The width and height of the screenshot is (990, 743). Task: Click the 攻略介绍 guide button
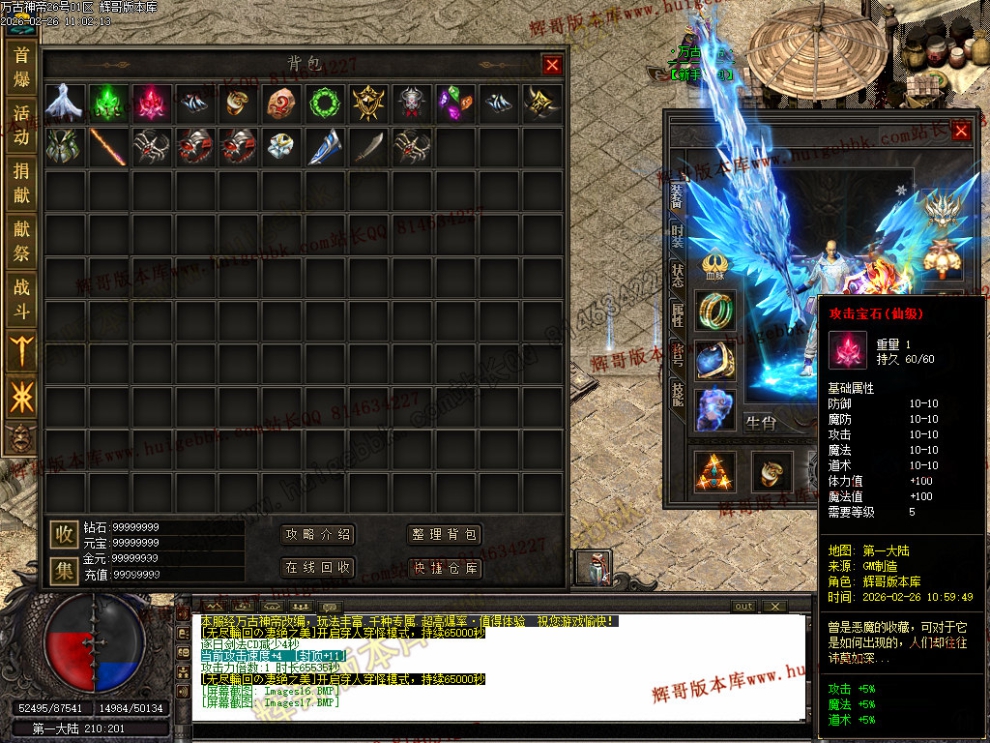[317, 535]
